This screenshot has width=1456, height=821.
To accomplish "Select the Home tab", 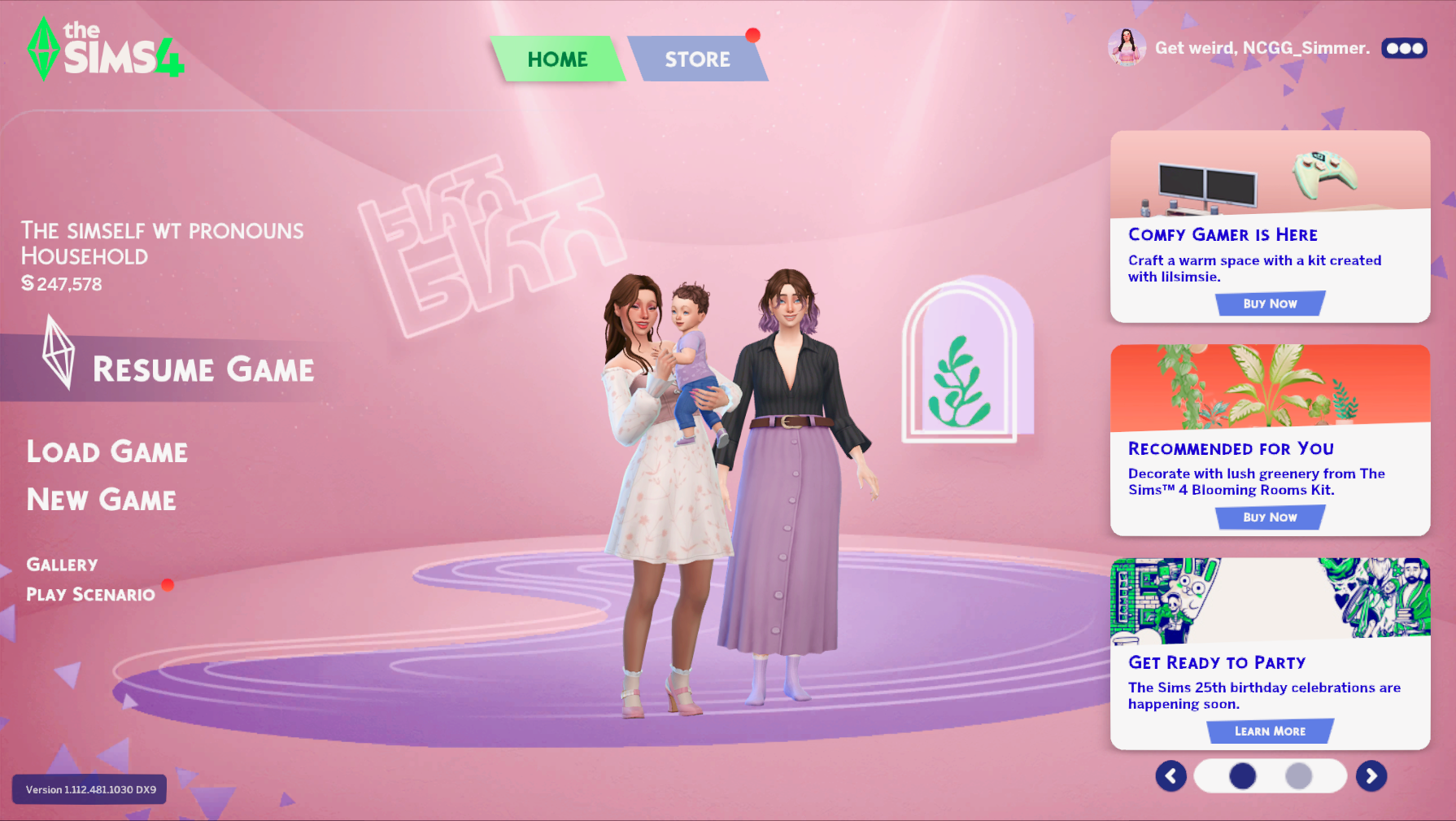I will [558, 59].
